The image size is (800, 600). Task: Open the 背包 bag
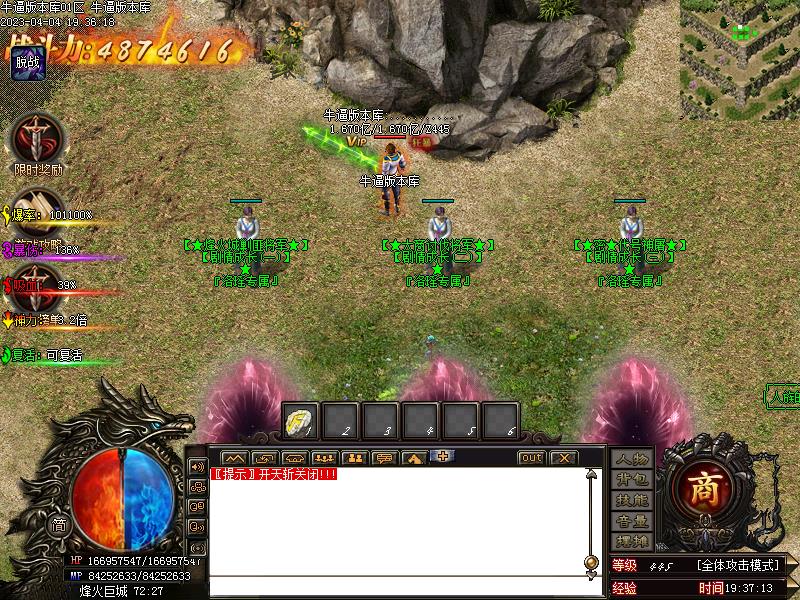(x=632, y=480)
